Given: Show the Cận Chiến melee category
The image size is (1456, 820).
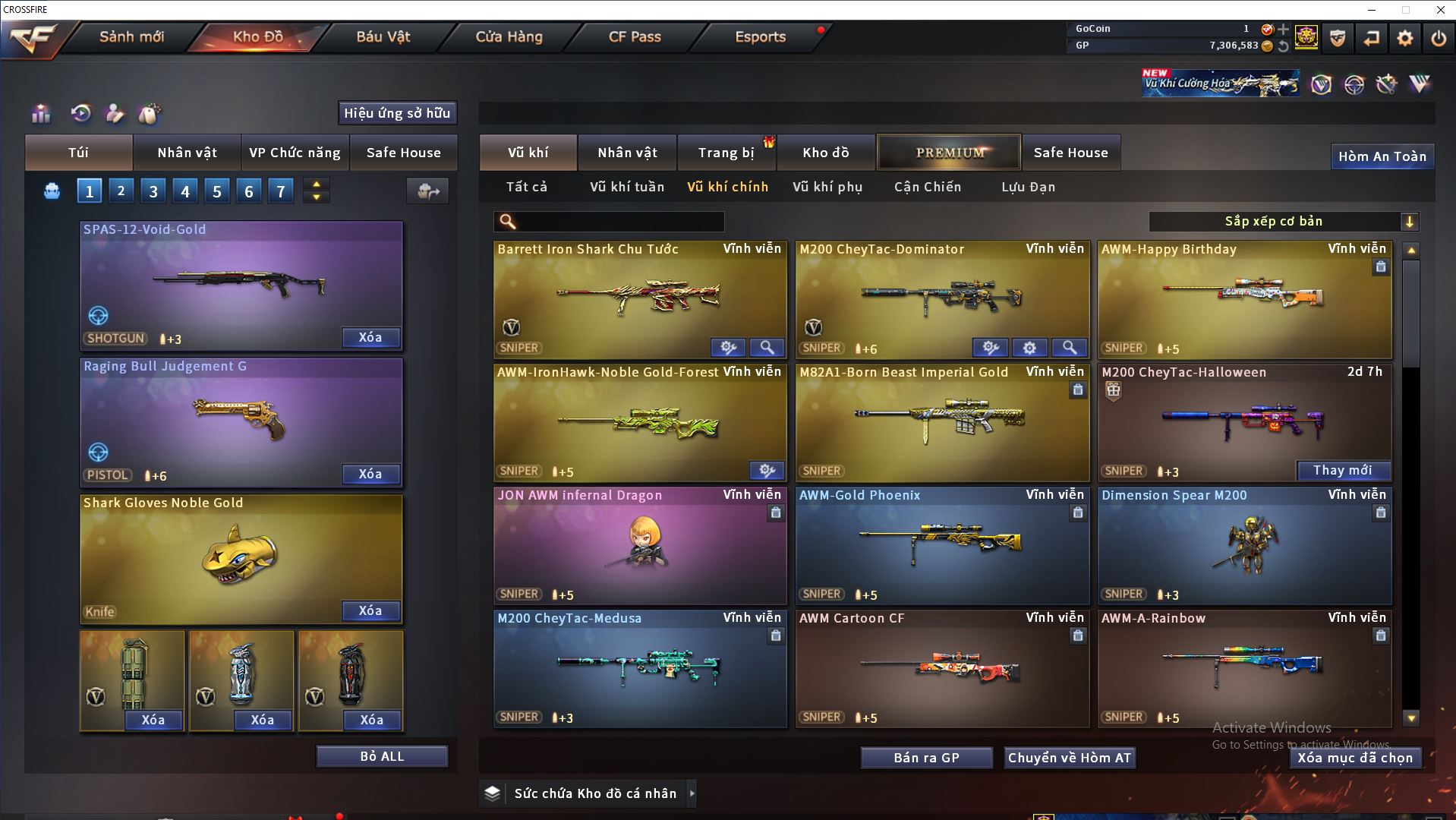Looking at the screenshot, I should pos(927,187).
